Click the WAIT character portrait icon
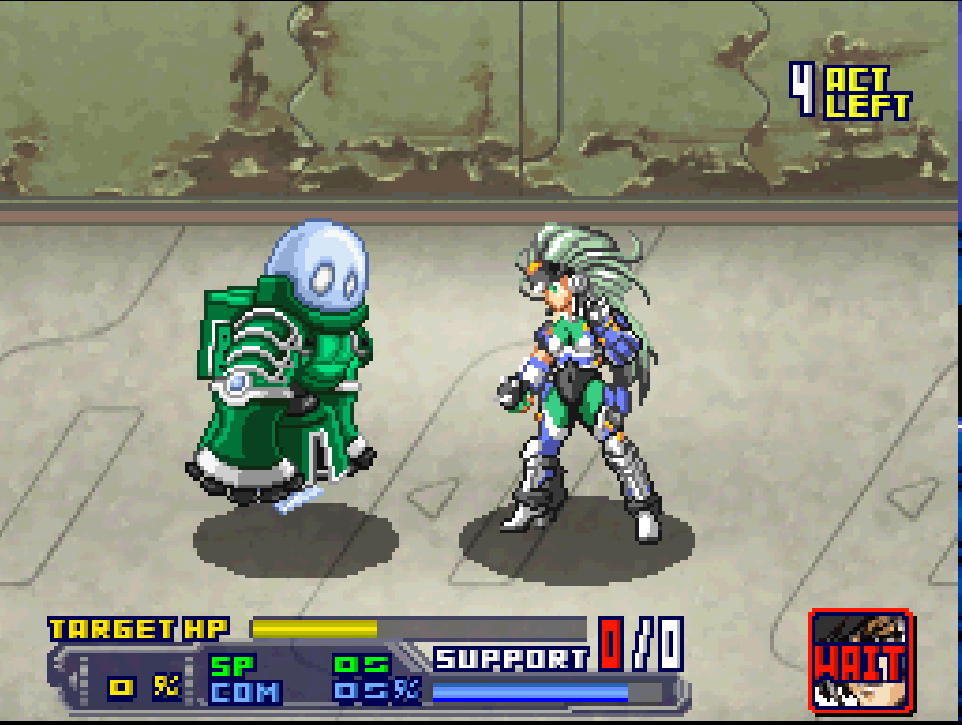Viewport: 962px width, 725px height. point(860,660)
